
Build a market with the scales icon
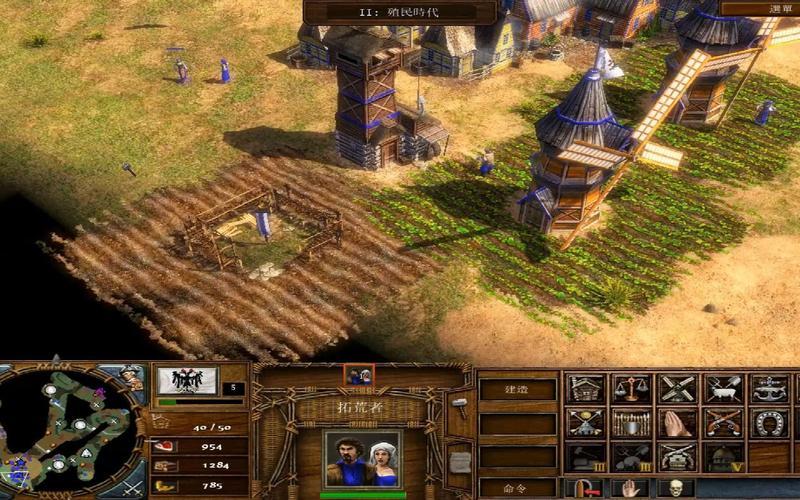point(631,388)
